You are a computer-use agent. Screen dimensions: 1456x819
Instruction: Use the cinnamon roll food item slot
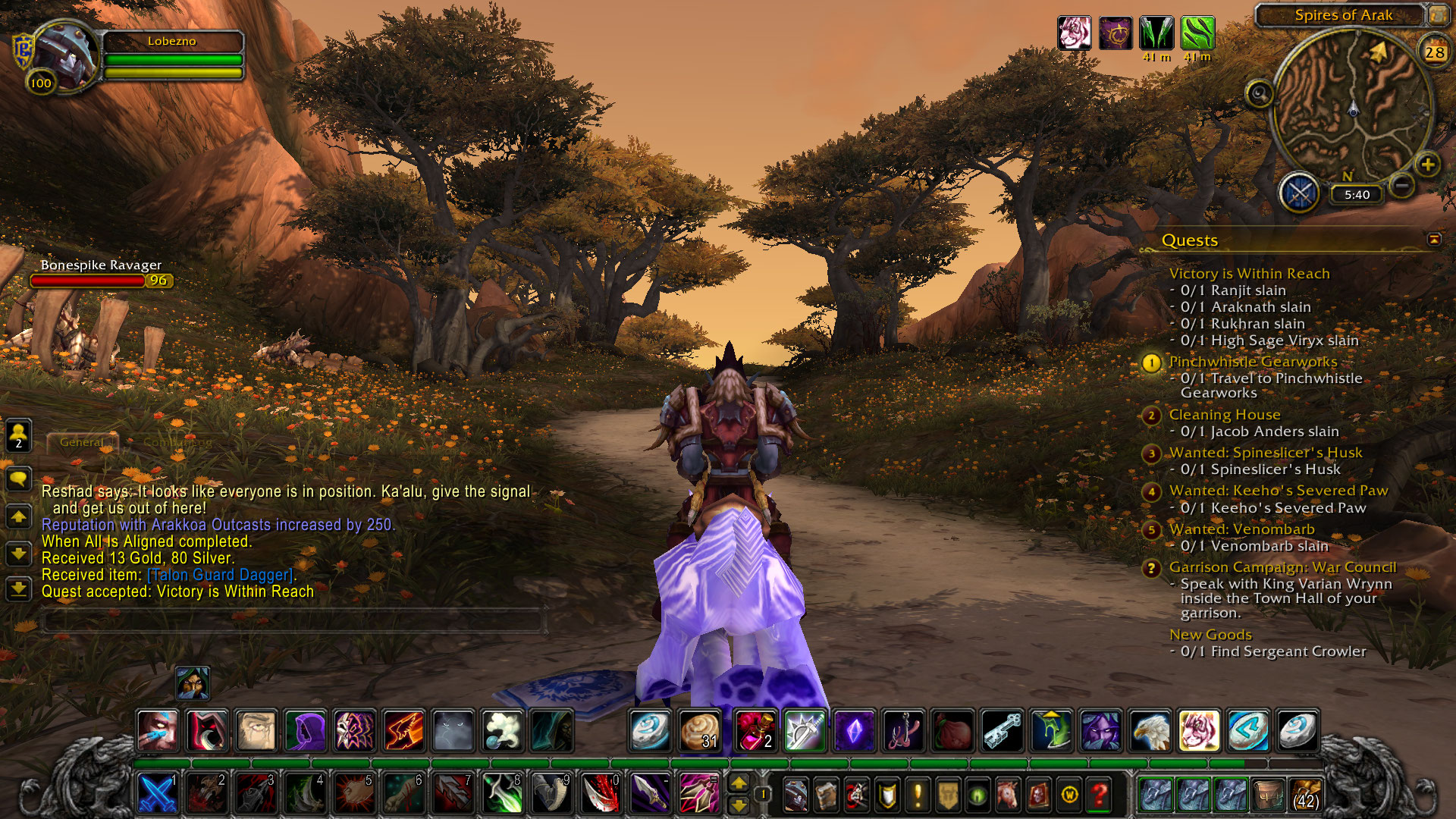point(699,730)
